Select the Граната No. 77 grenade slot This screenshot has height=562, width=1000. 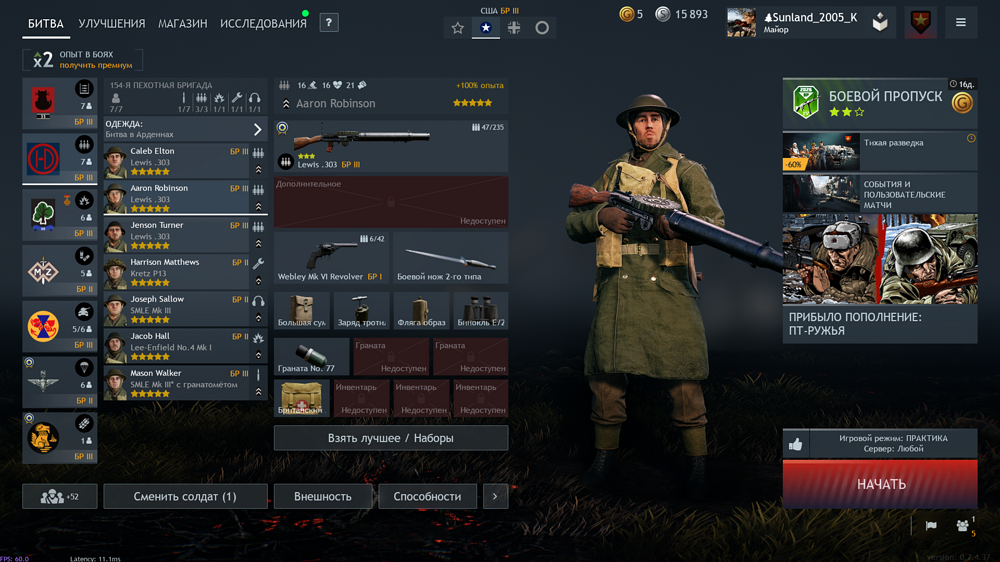click(x=312, y=357)
